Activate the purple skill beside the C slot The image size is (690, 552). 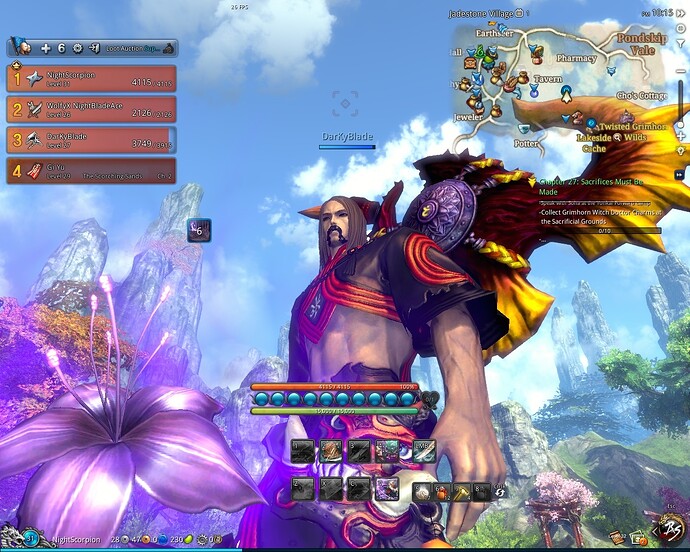click(x=386, y=489)
